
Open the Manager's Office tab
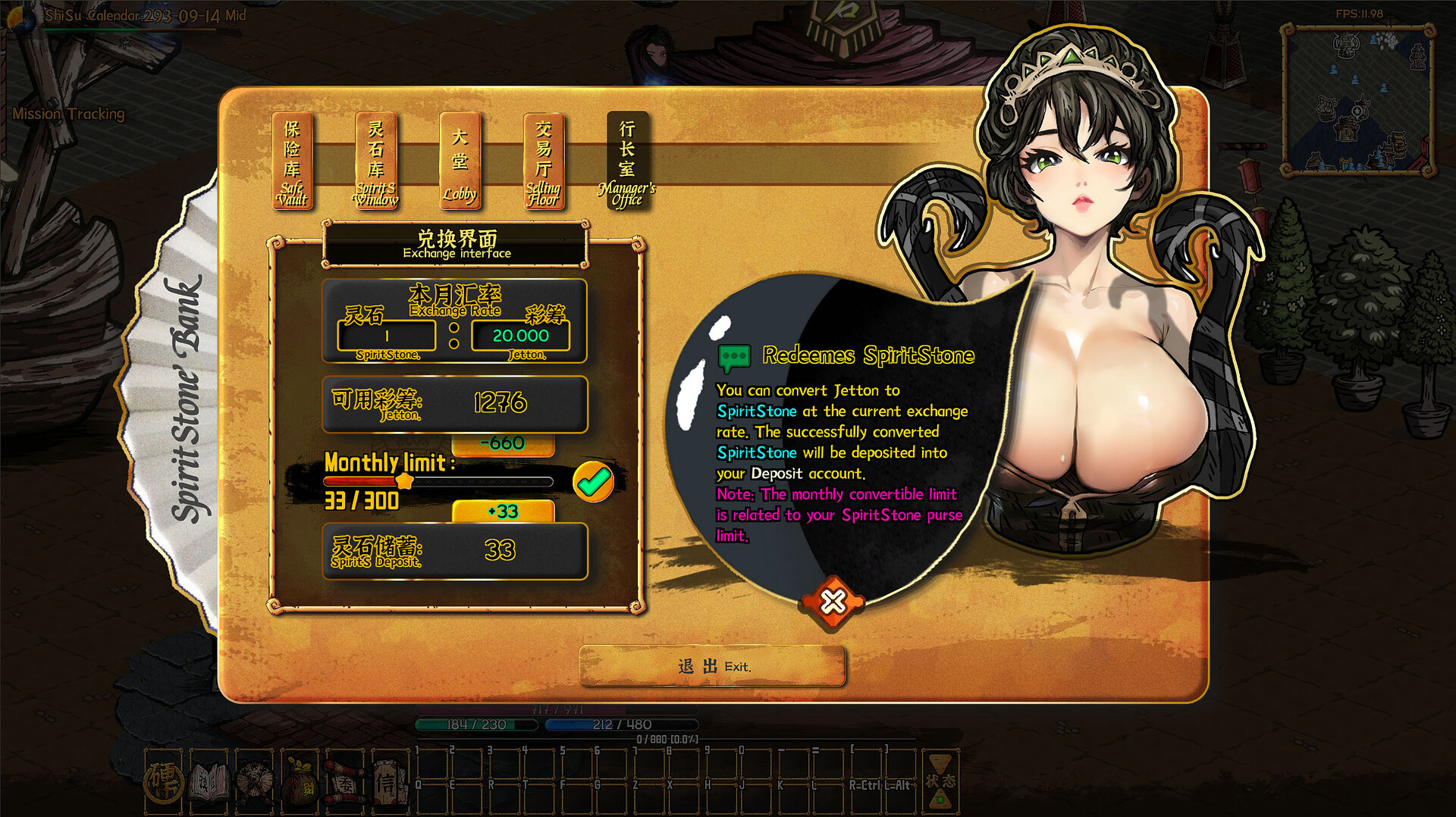coord(626,161)
